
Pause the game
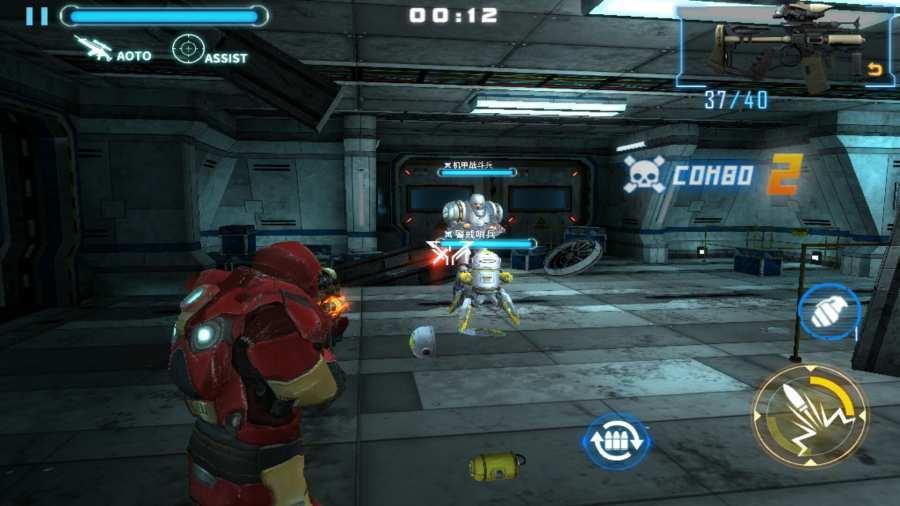tap(37, 16)
